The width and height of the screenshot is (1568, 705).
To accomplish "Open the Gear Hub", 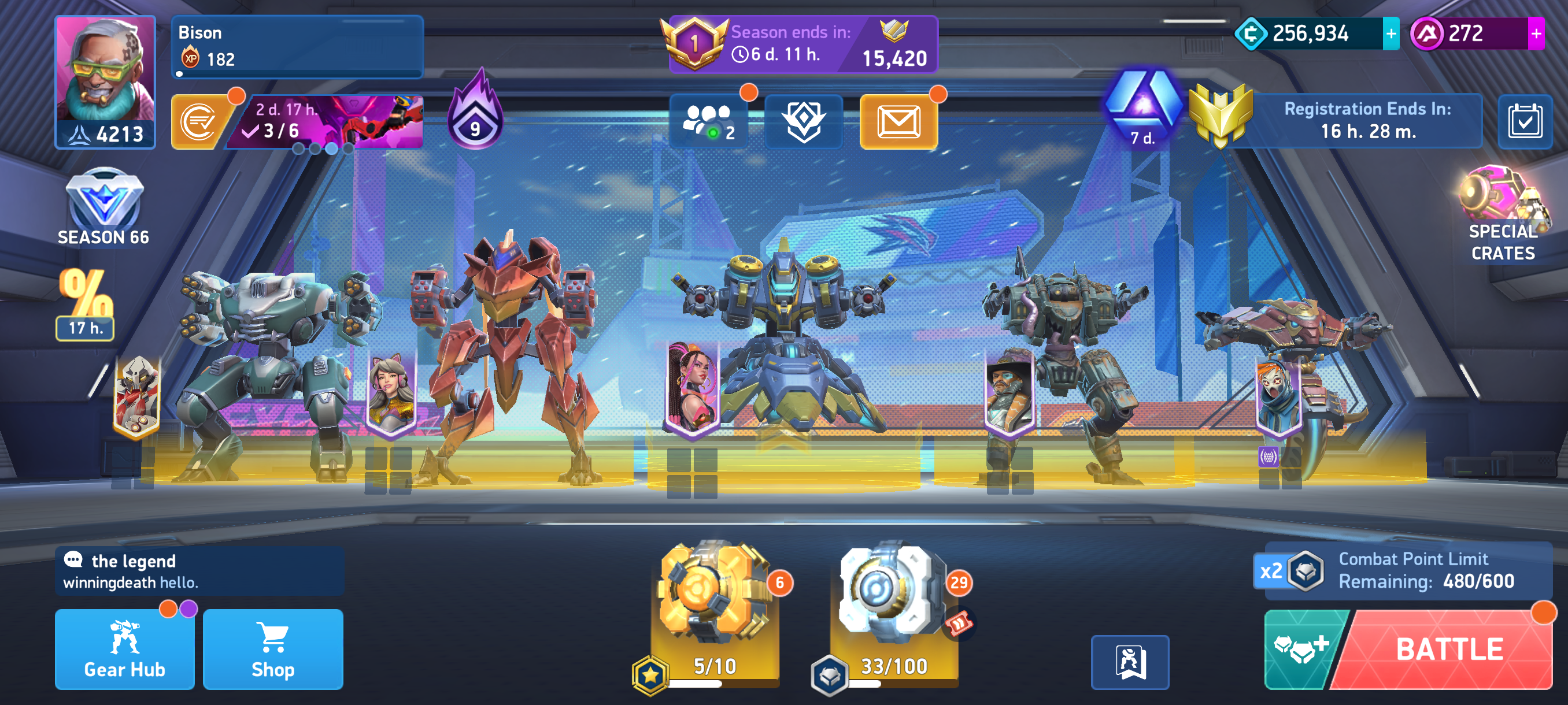I will click(x=125, y=649).
